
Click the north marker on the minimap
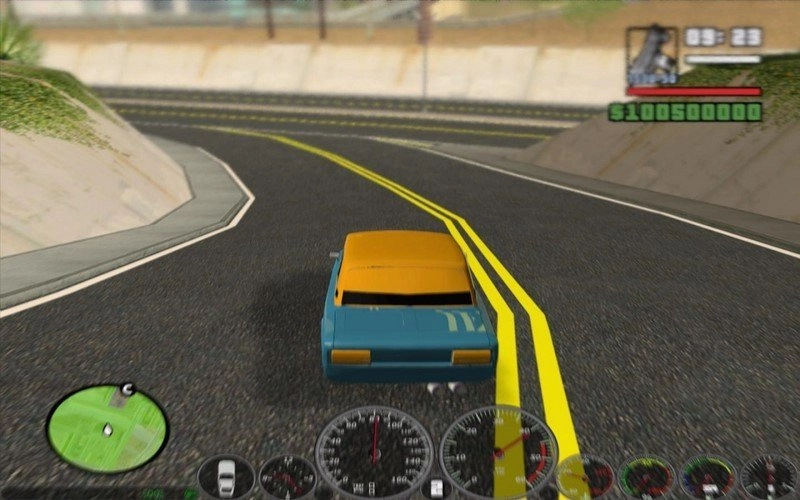(127, 388)
